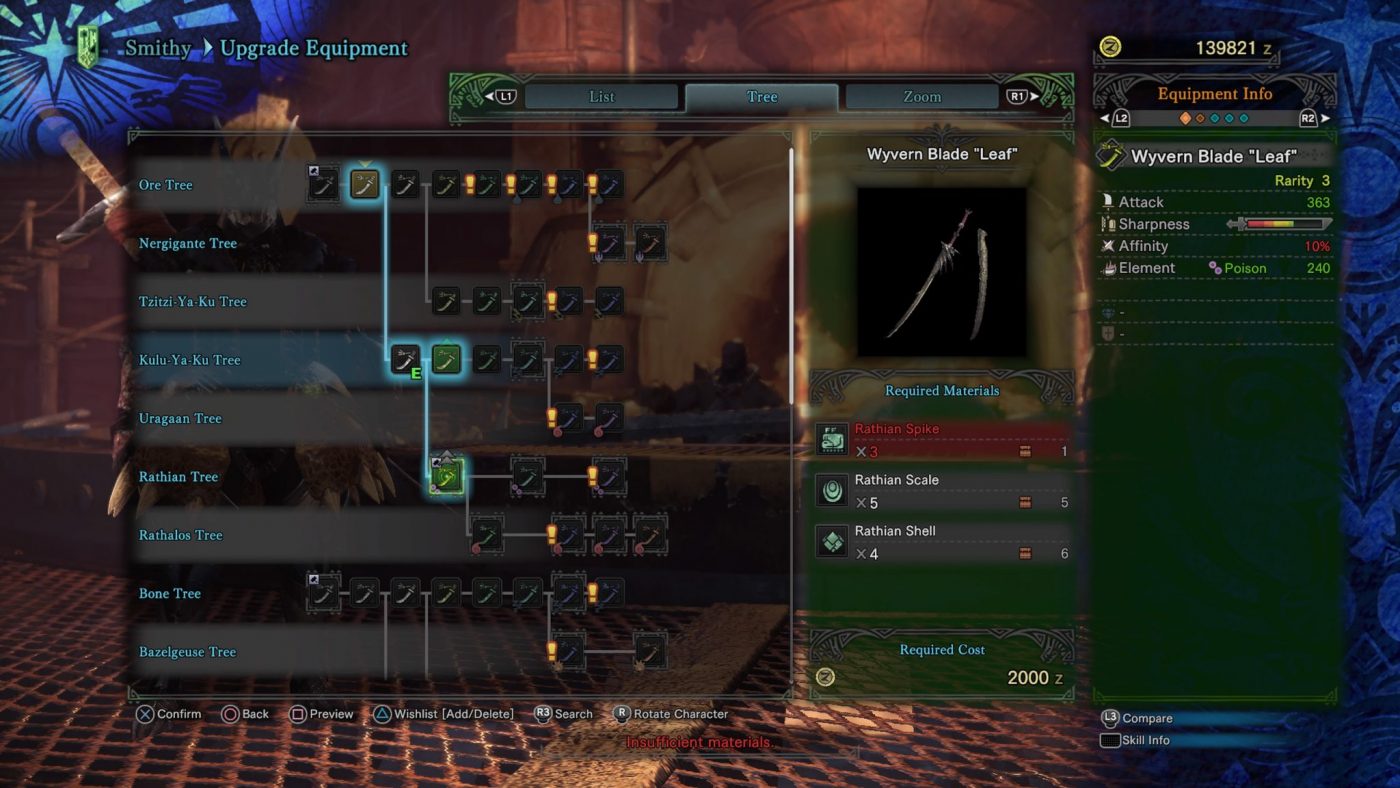1400x788 pixels.
Task: Choose the Rathian Tree row
Action: 178,477
